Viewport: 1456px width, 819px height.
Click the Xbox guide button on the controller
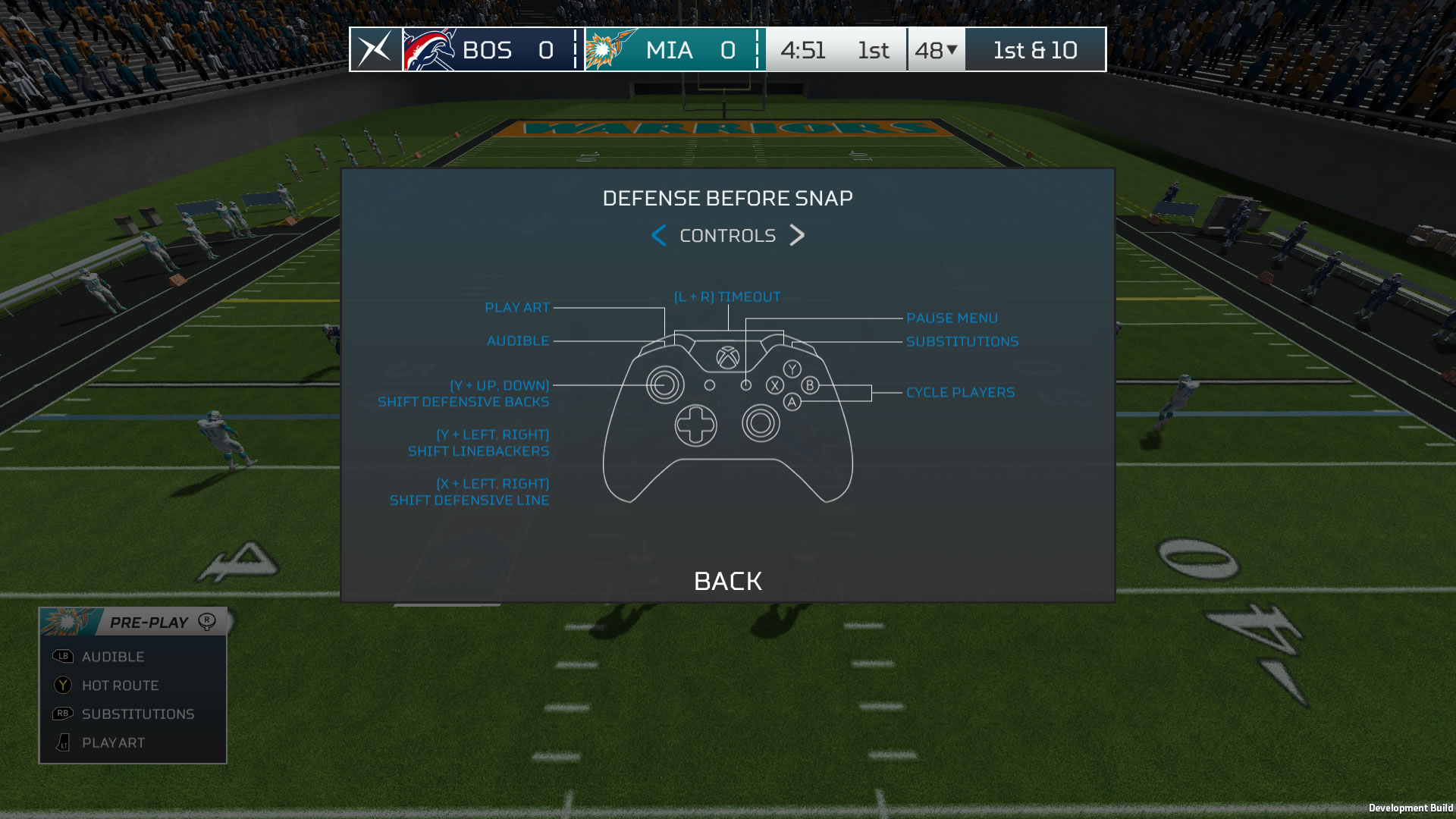[x=729, y=359]
